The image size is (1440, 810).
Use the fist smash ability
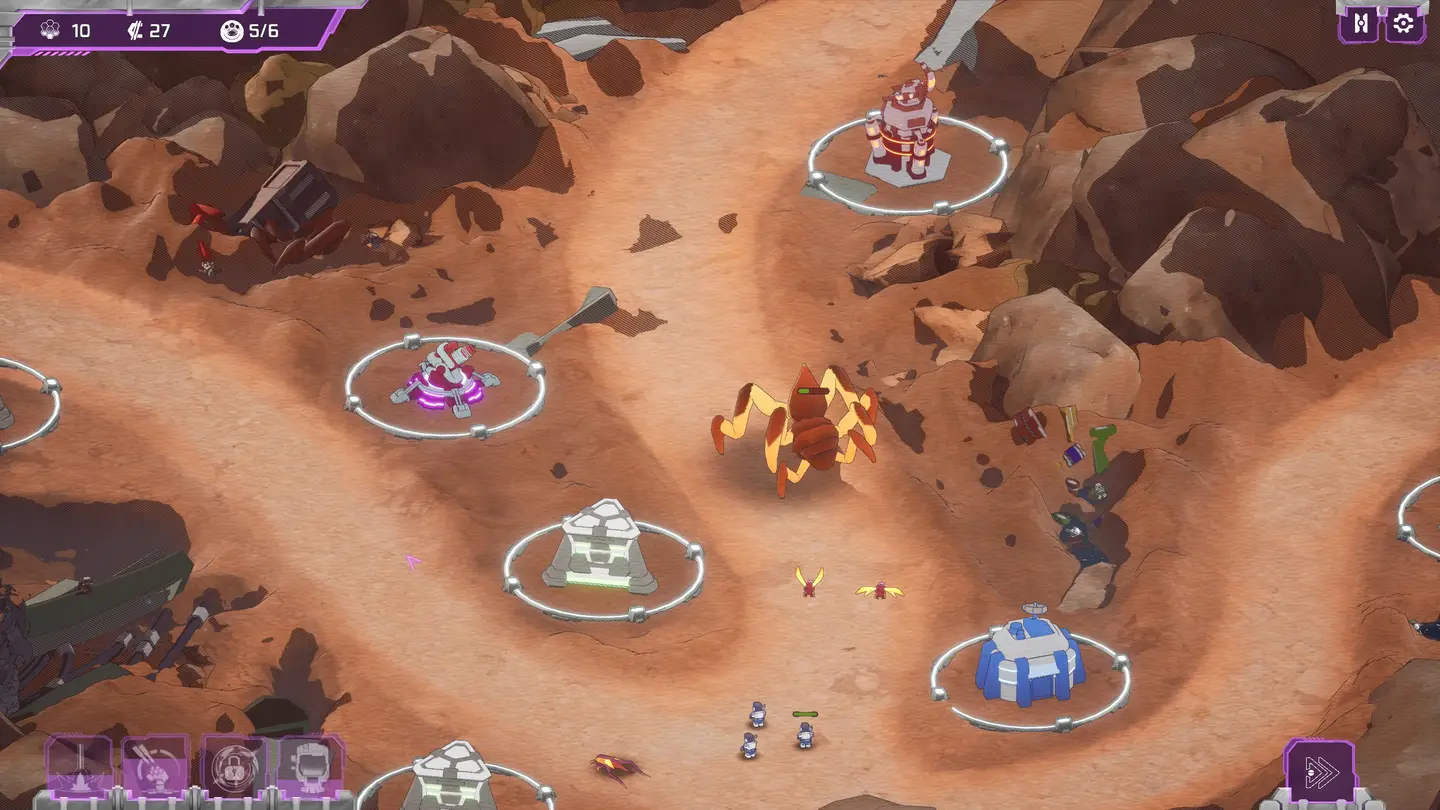click(x=155, y=768)
